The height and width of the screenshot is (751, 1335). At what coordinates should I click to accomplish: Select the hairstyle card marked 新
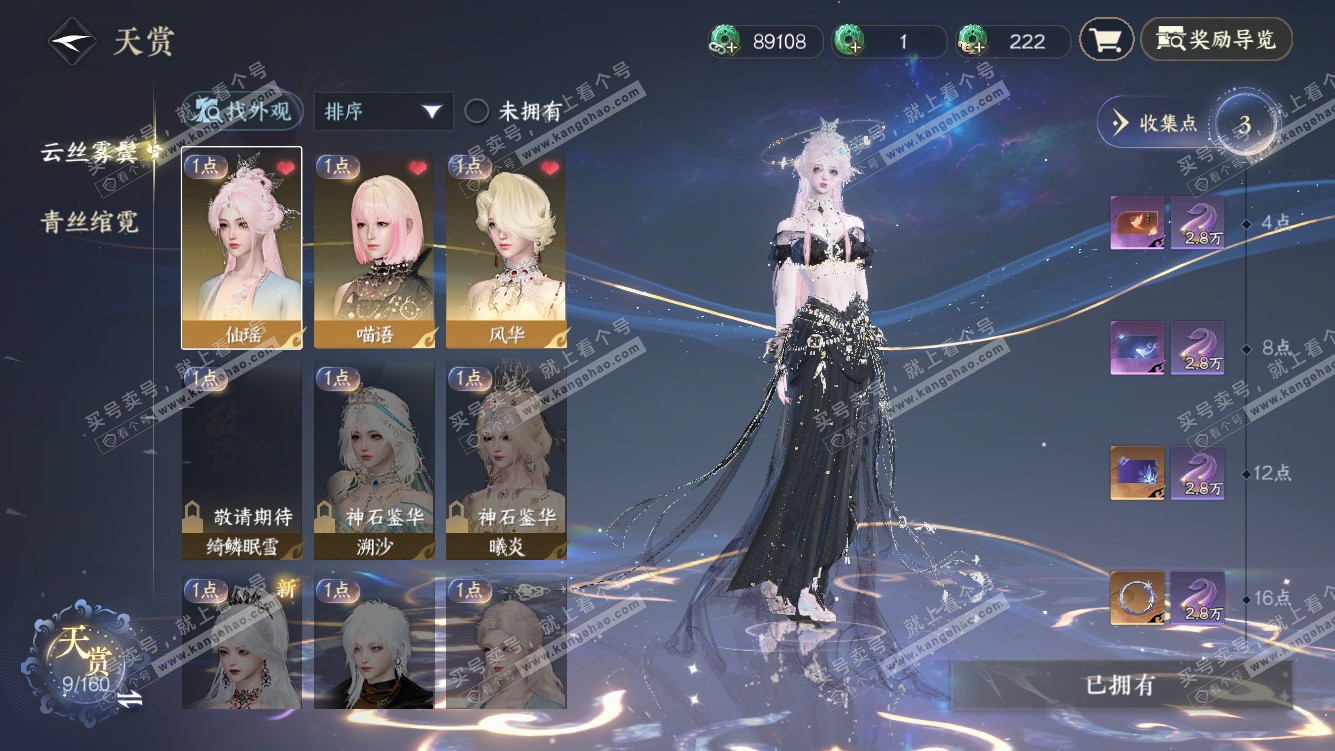pos(241,642)
